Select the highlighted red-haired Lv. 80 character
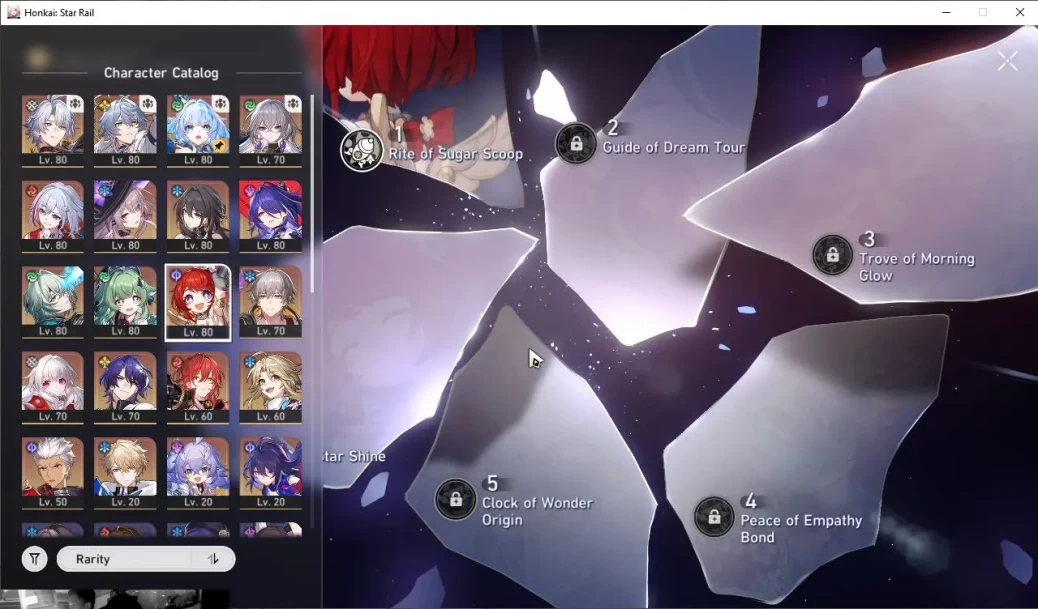Screen dimensions: 1038x609 (x=198, y=302)
